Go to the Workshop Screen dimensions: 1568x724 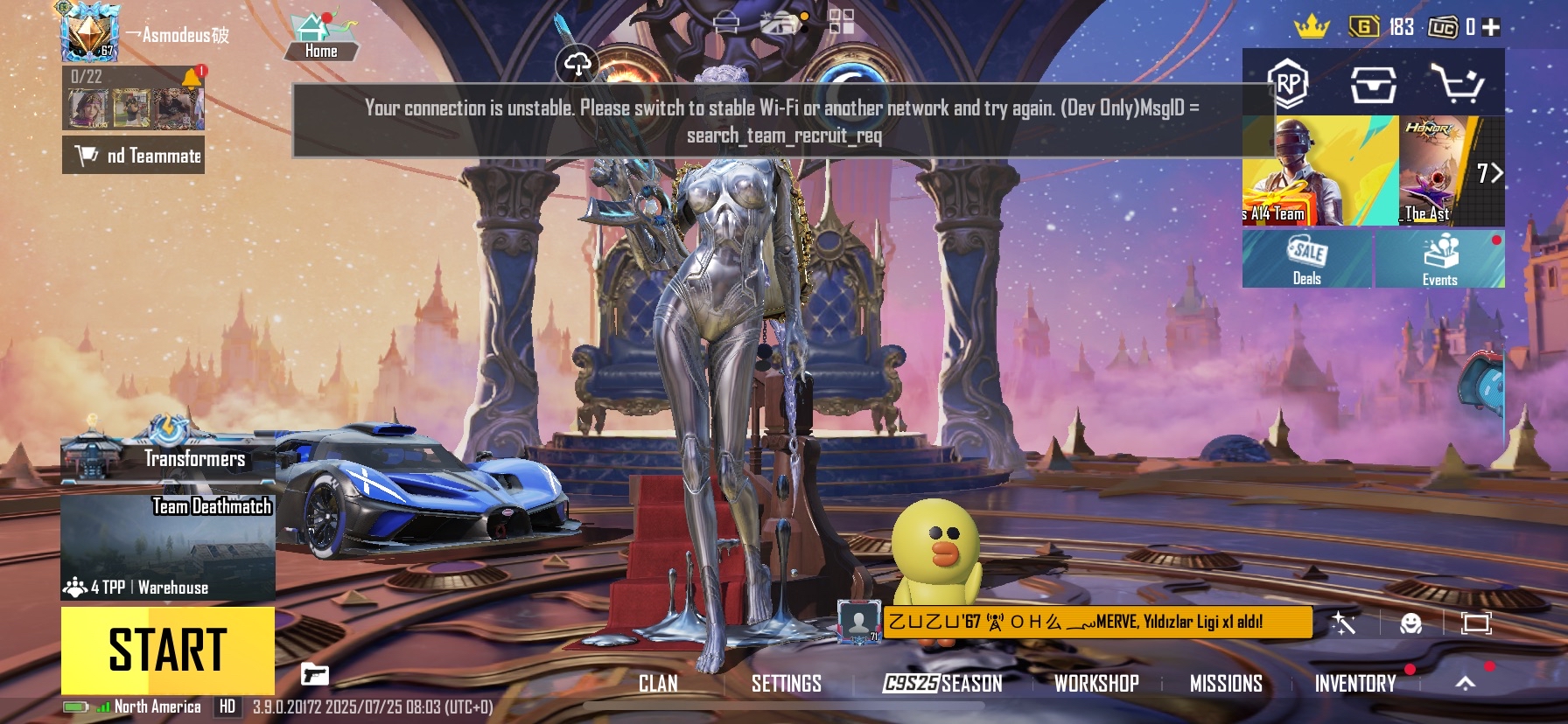1096,684
